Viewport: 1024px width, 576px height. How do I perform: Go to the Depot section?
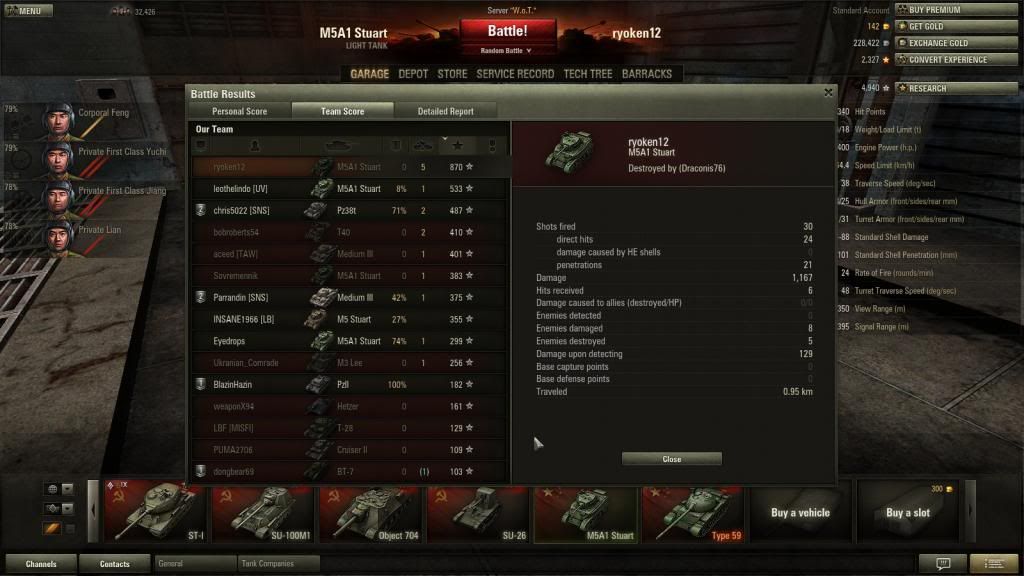point(413,74)
